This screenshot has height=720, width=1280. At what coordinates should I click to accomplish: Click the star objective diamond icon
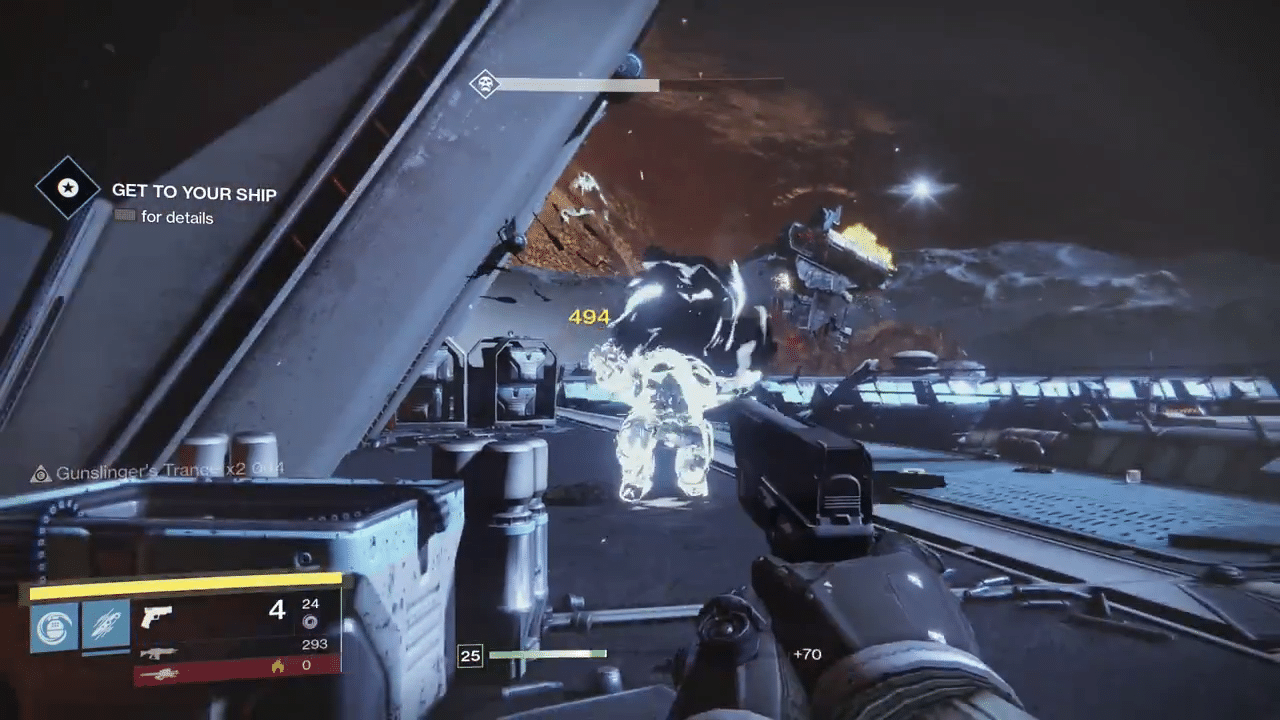coord(68,187)
